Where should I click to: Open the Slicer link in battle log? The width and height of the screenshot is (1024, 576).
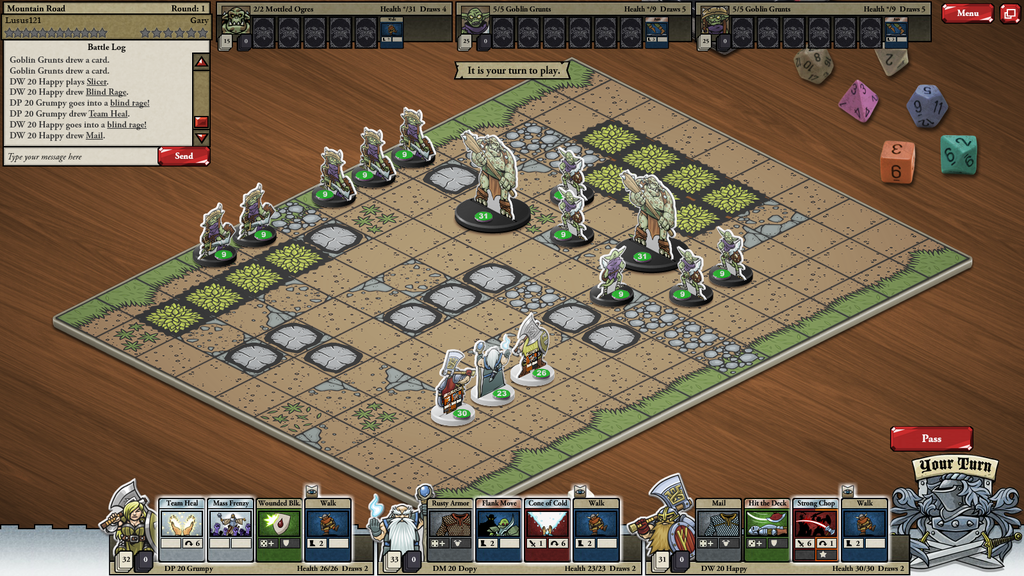(96, 81)
